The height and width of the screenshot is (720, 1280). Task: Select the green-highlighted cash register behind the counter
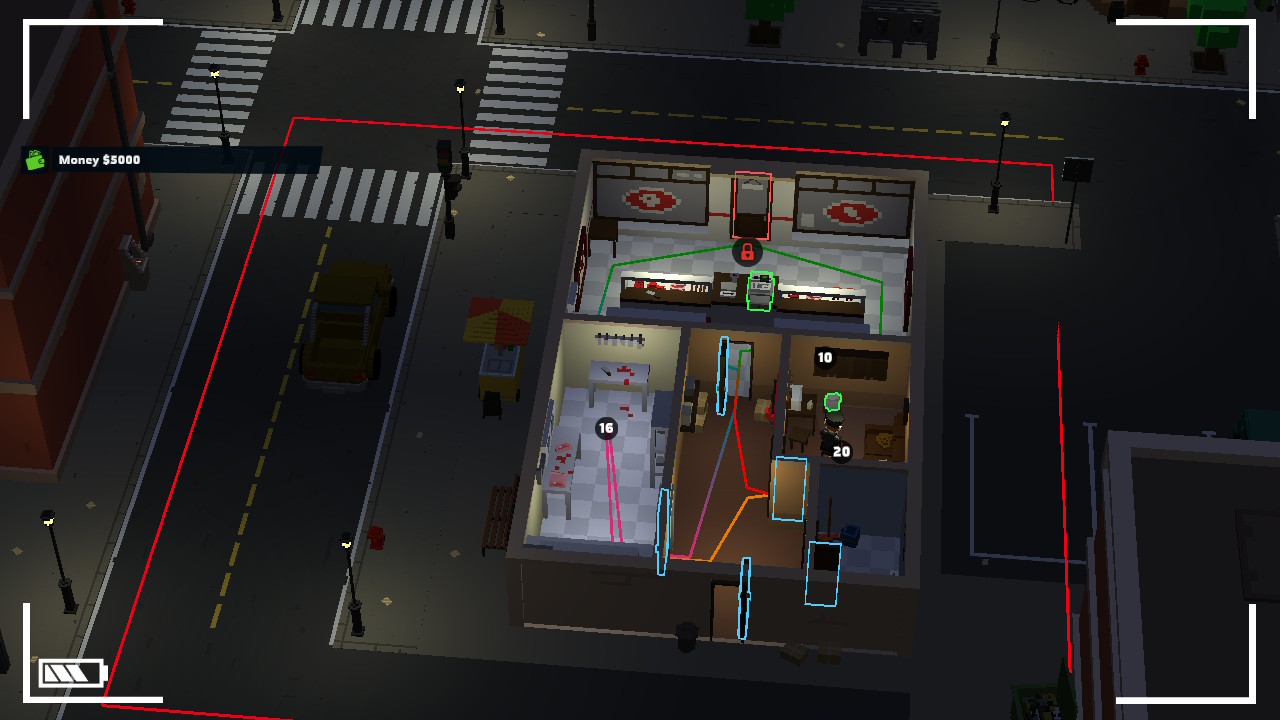point(760,293)
